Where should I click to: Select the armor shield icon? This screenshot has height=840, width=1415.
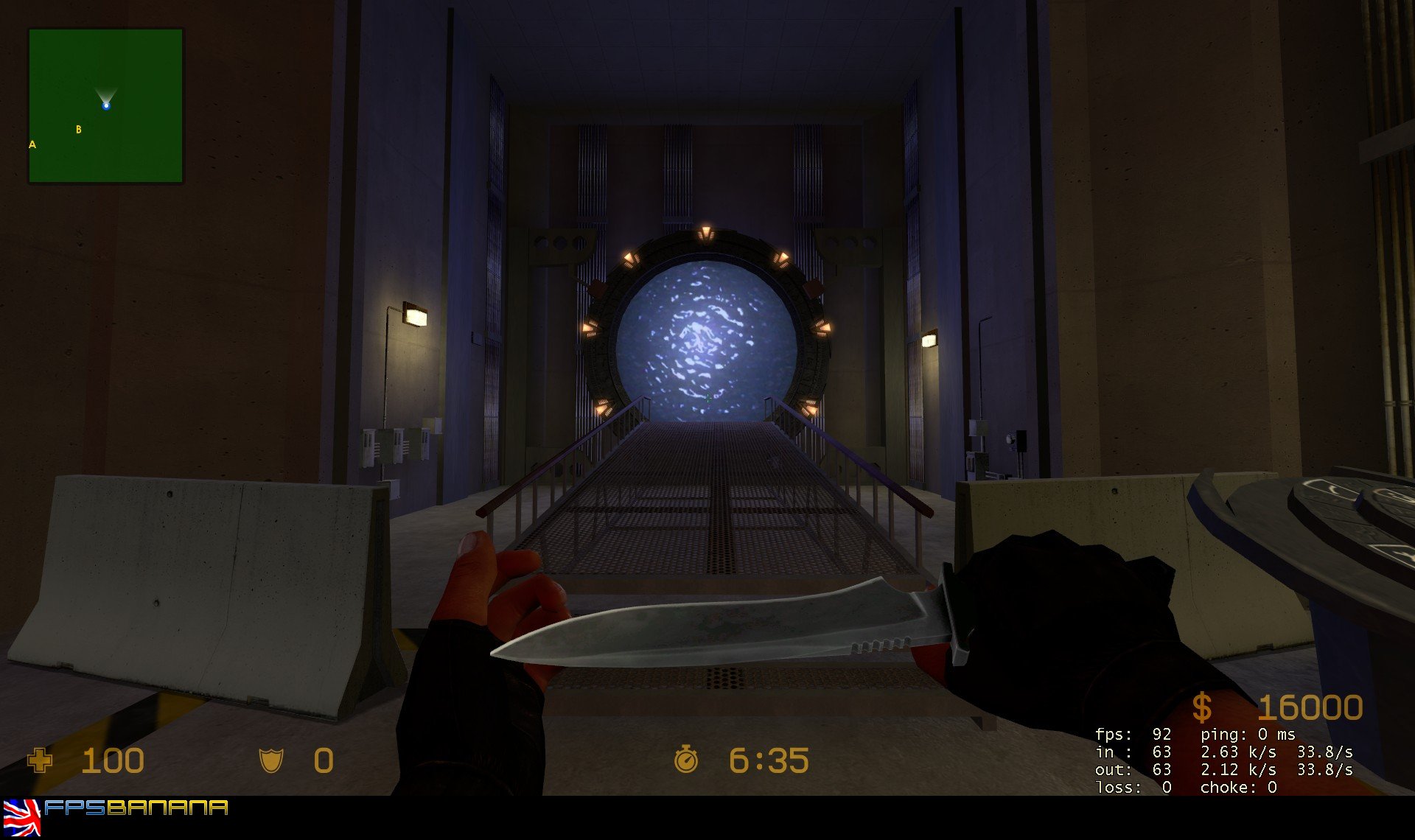point(272,760)
